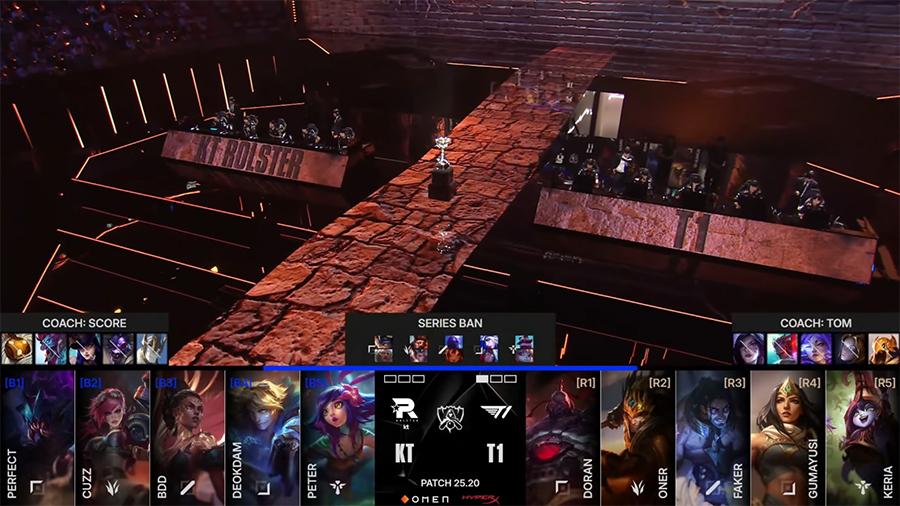Choose BDD's B3 champion card
The image size is (900, 506).
187,437
